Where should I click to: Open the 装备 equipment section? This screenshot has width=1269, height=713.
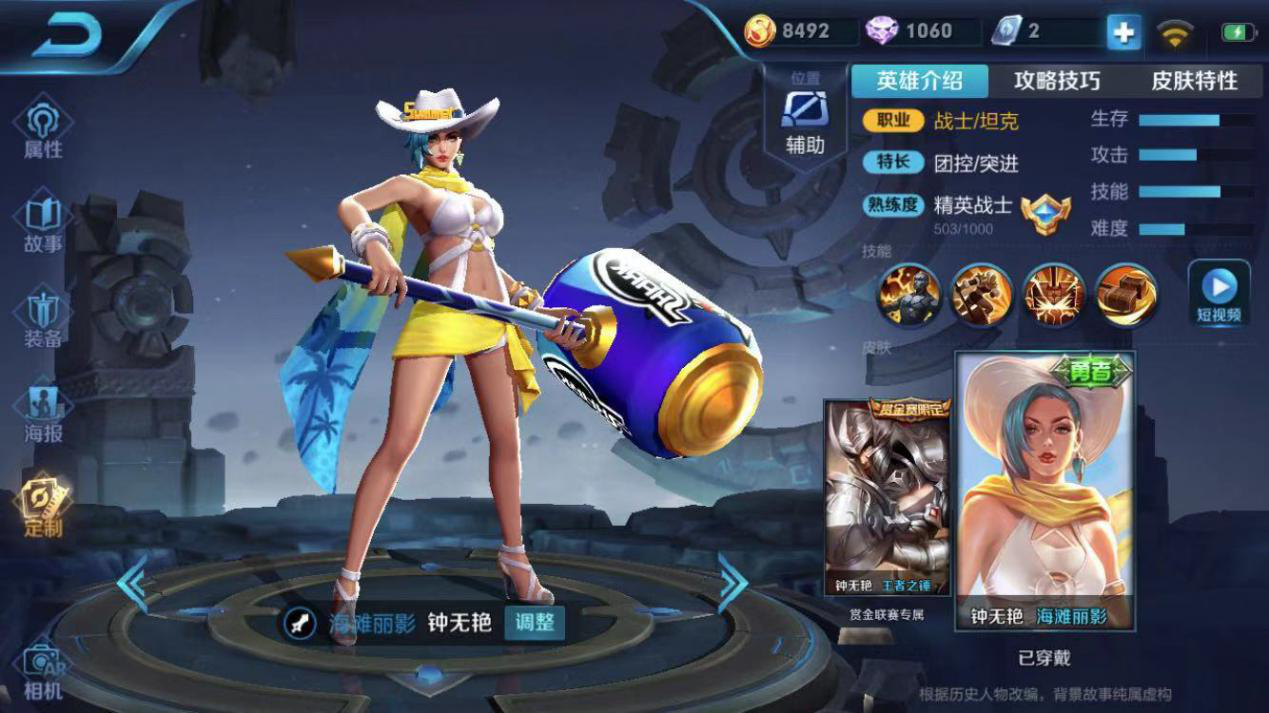(x=43, y=318)
